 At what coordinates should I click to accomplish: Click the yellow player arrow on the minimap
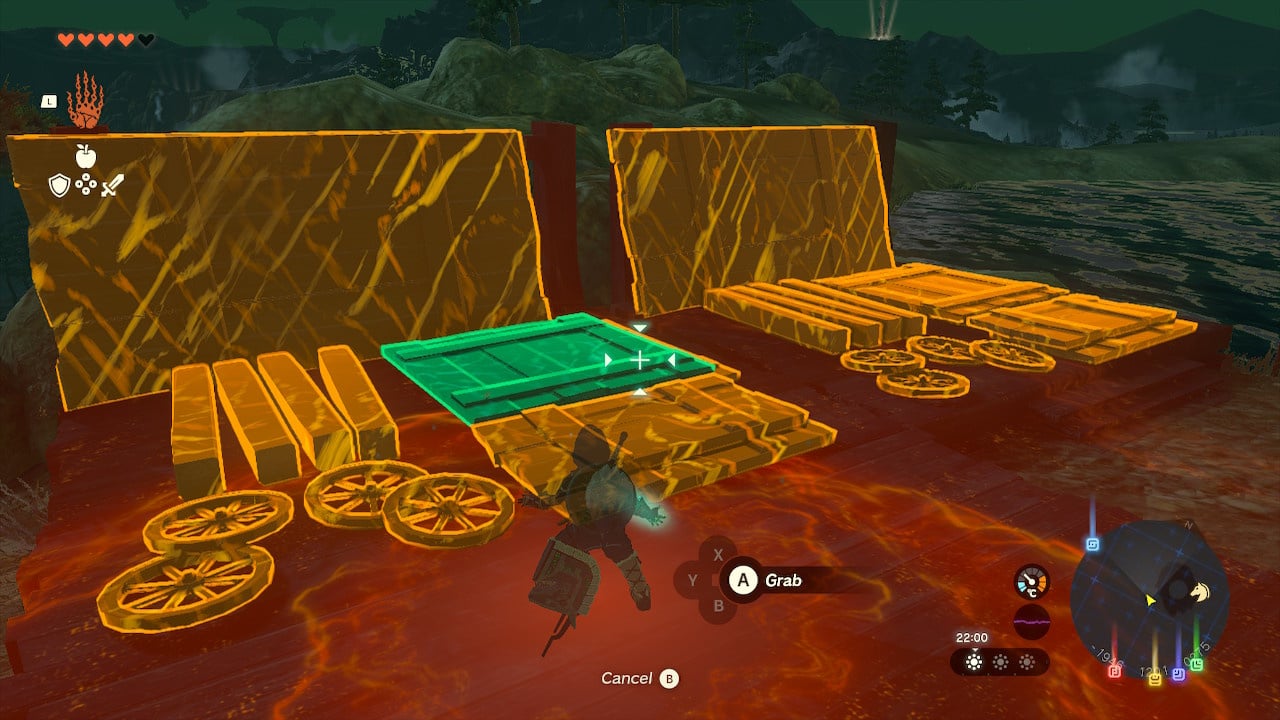coord(1151,601)
